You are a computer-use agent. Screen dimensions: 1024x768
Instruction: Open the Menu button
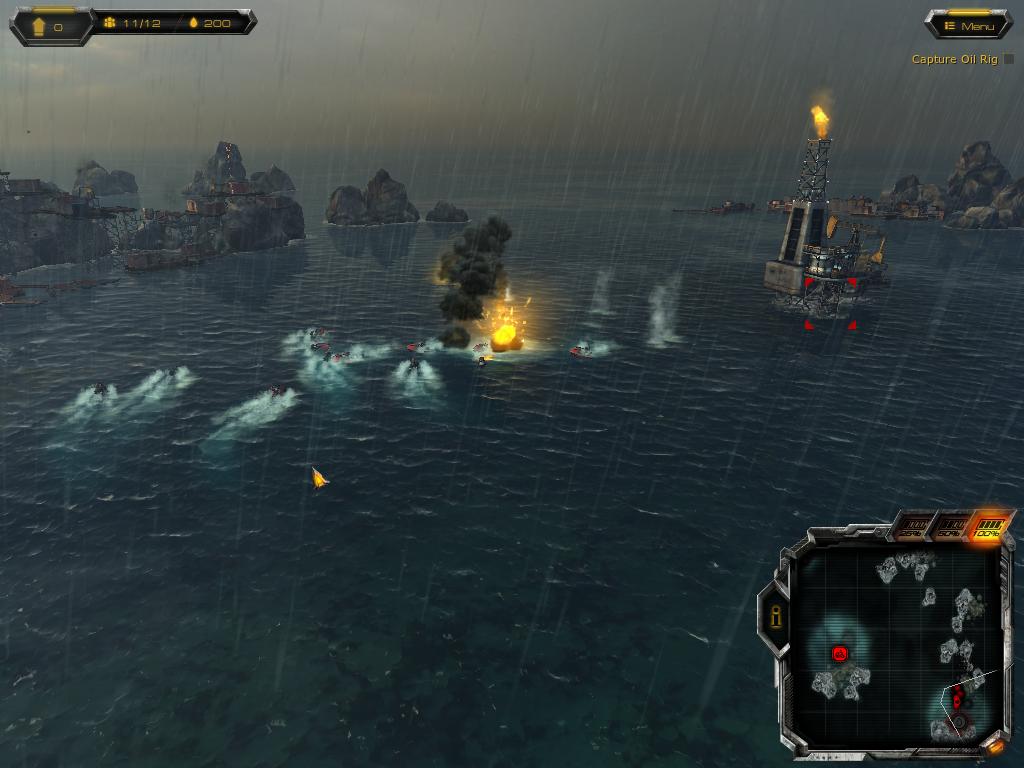point(968,25)
